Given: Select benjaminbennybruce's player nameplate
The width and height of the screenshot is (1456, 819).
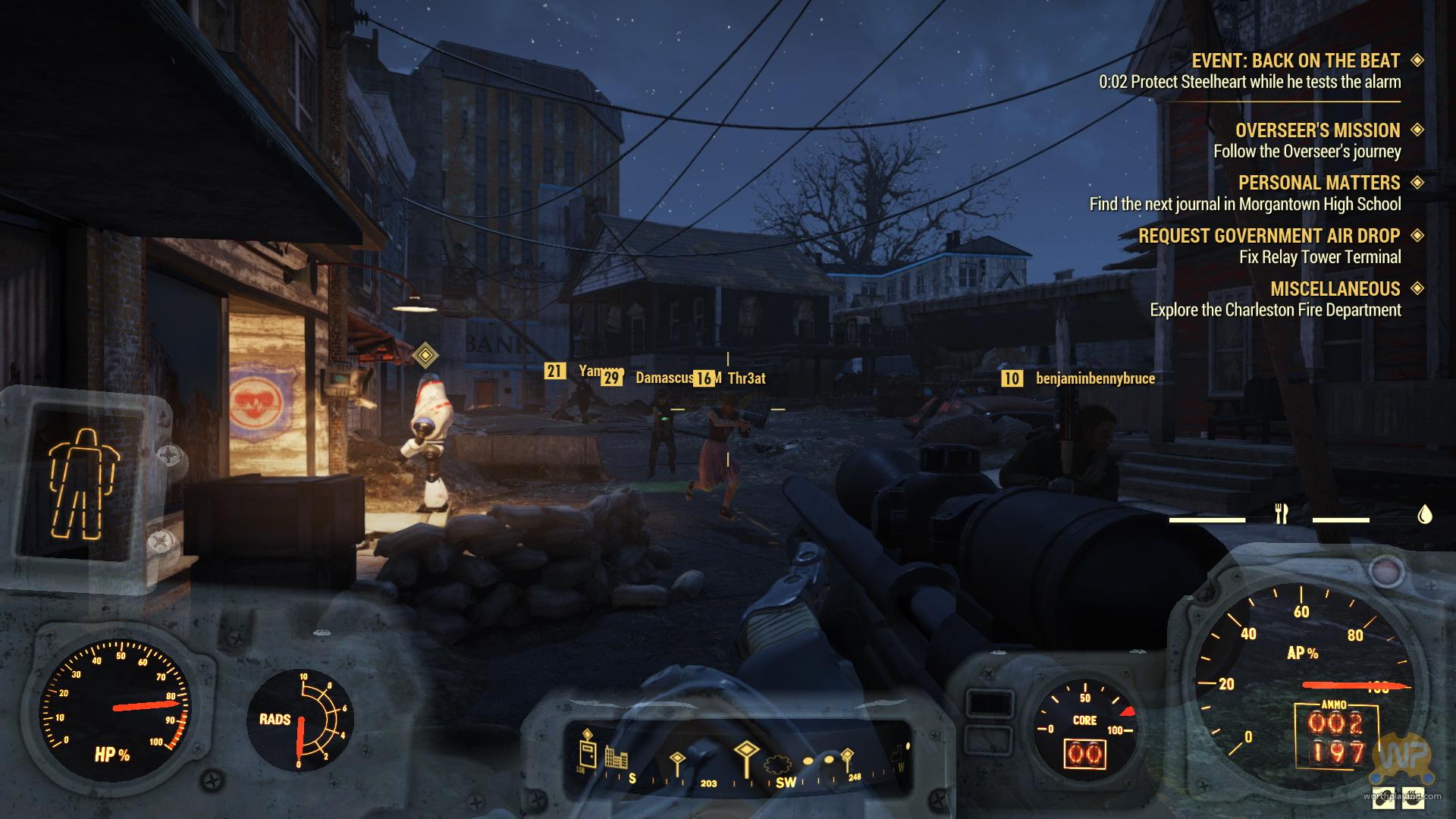Looking at the screenshot, I should 1094,378.
